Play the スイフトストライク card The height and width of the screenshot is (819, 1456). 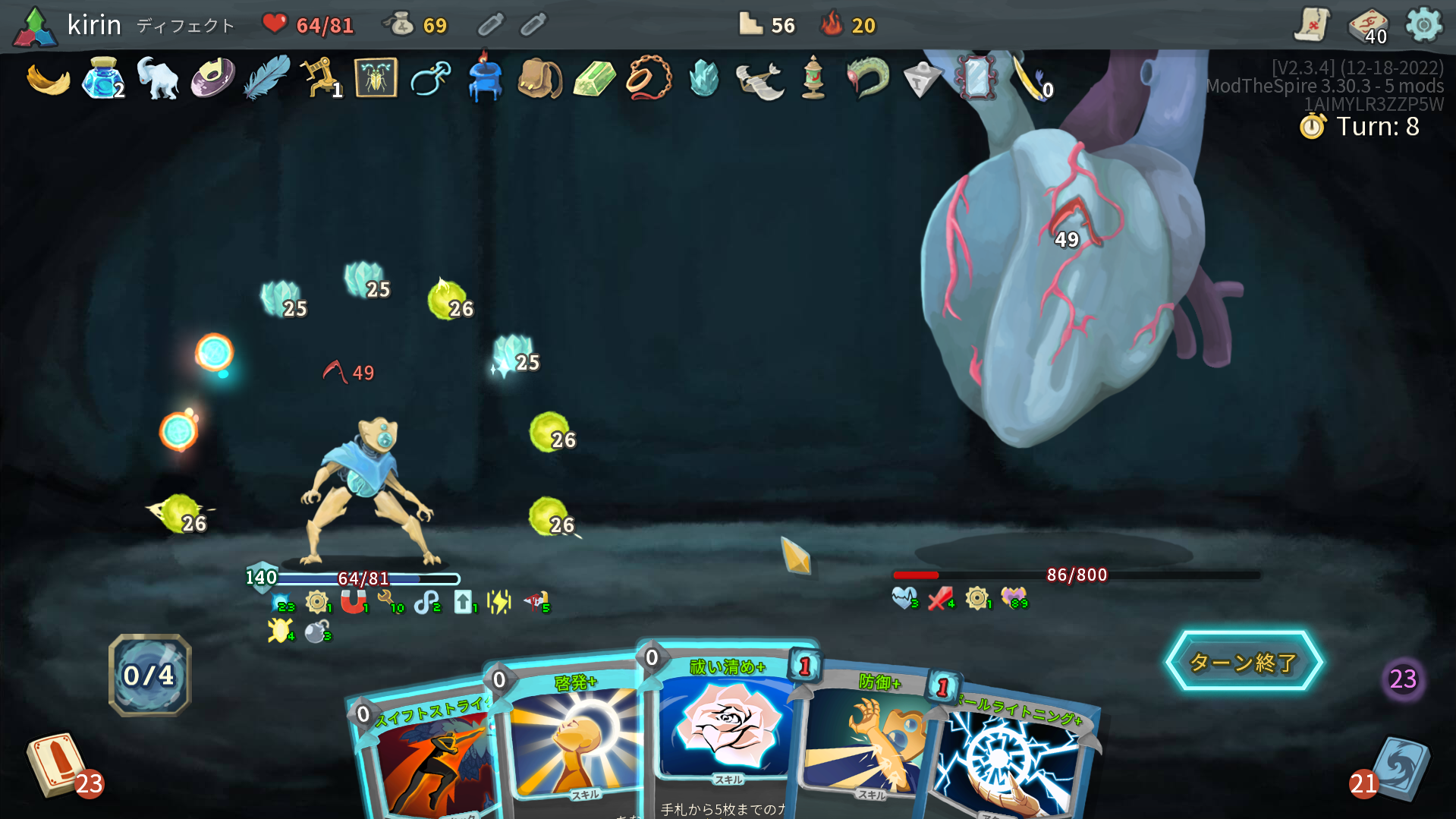pyautogui.click(x=429, y=759)
